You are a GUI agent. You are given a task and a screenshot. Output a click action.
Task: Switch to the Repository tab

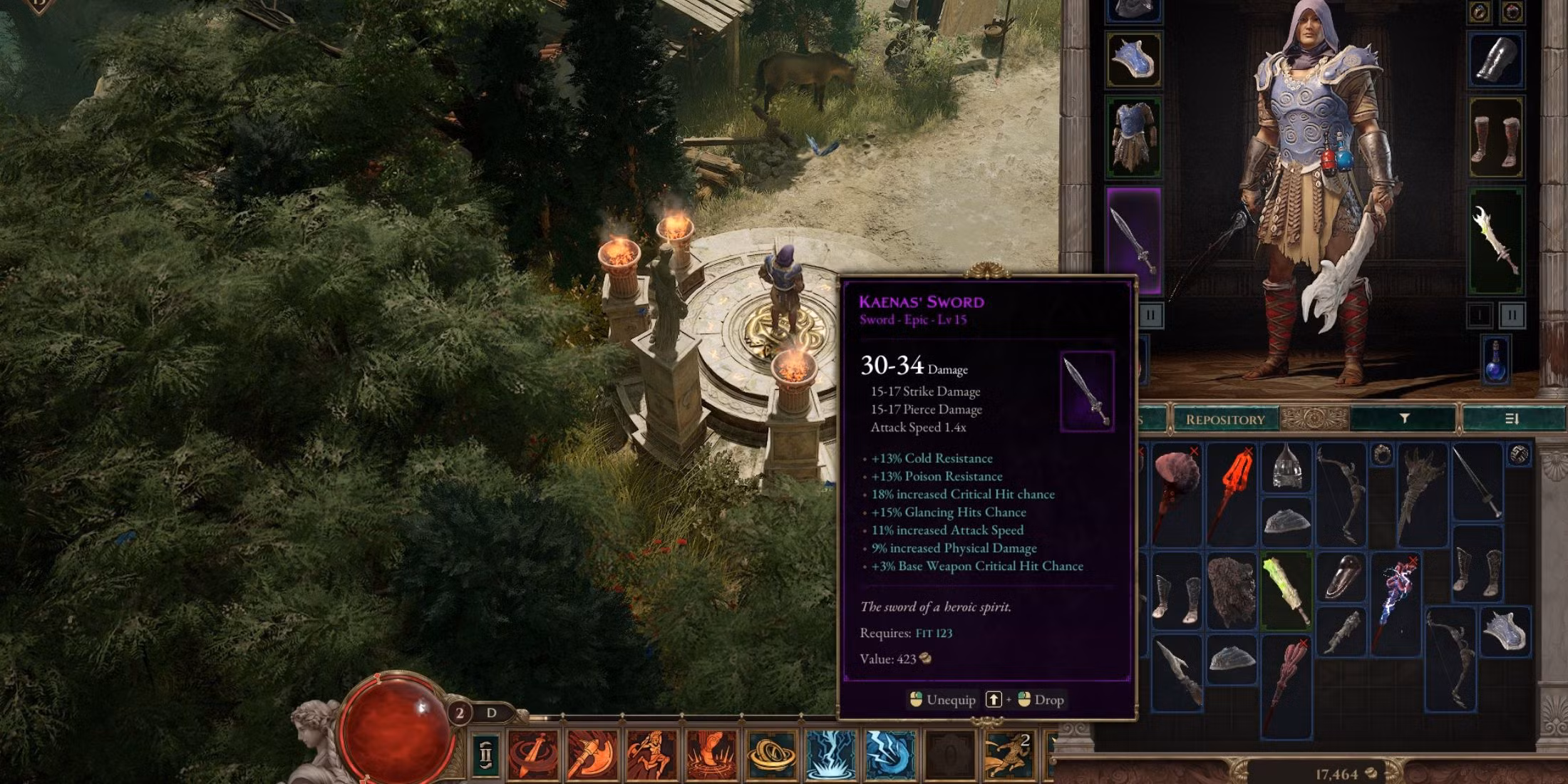[x=1226, y=420]
